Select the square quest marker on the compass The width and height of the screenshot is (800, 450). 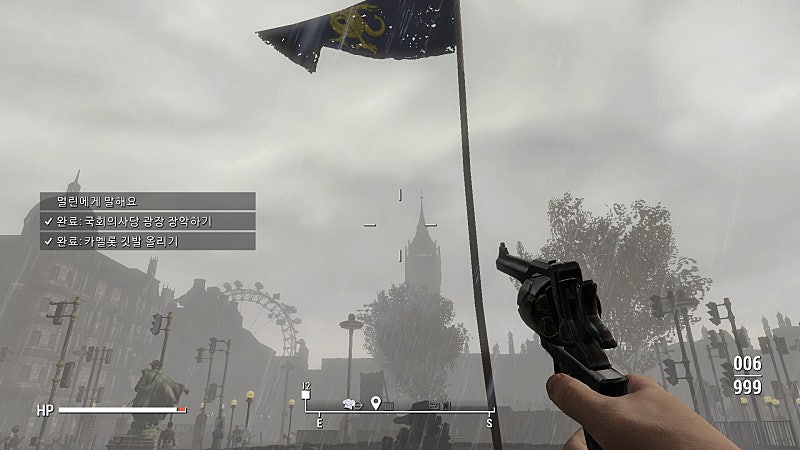pos(306,395)
